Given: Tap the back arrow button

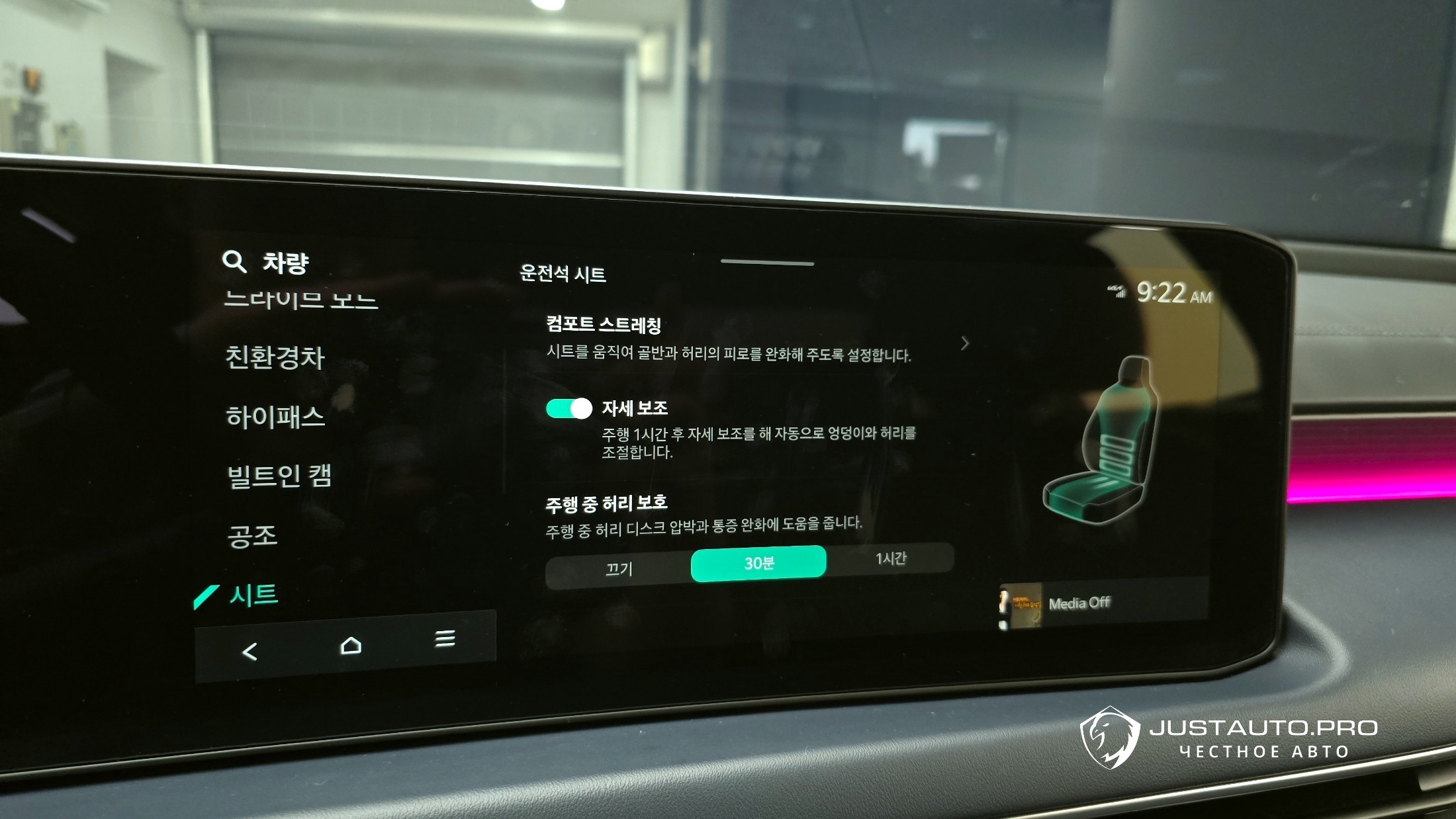Looking at the screenshot, I should pyautogui.click(x=250, y=652).
